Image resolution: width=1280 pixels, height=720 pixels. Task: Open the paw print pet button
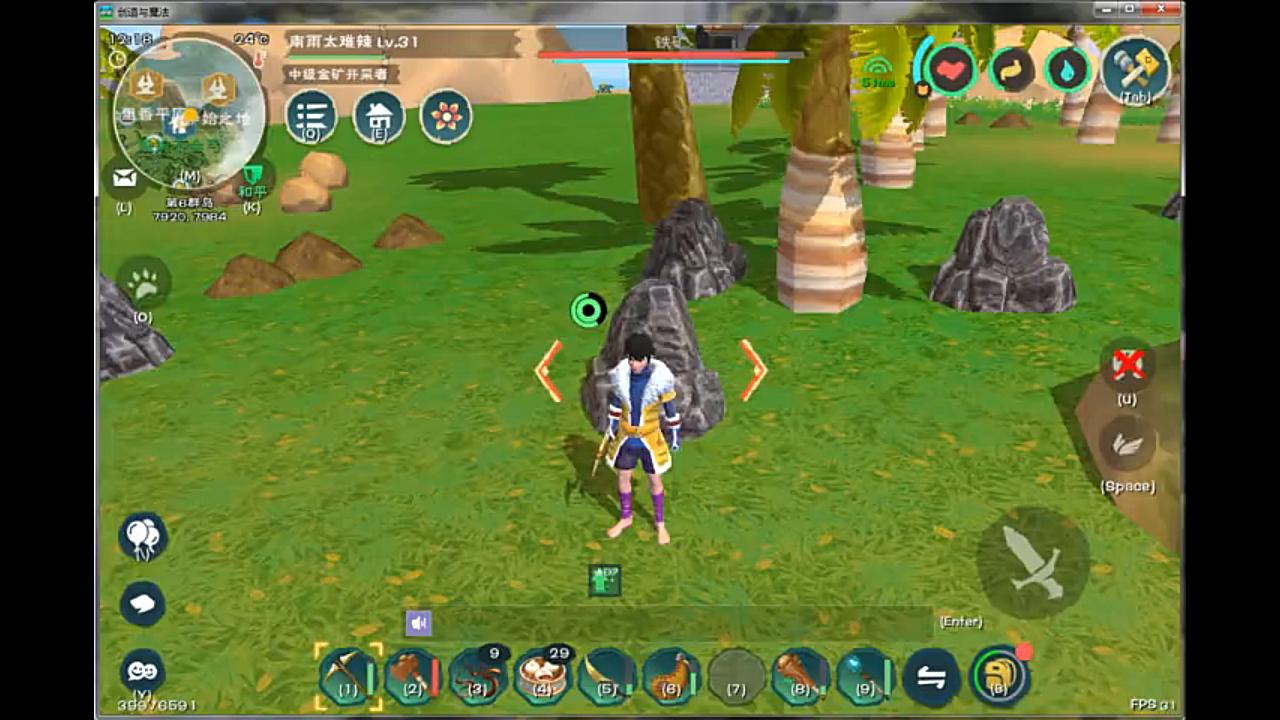click(143, 285)
